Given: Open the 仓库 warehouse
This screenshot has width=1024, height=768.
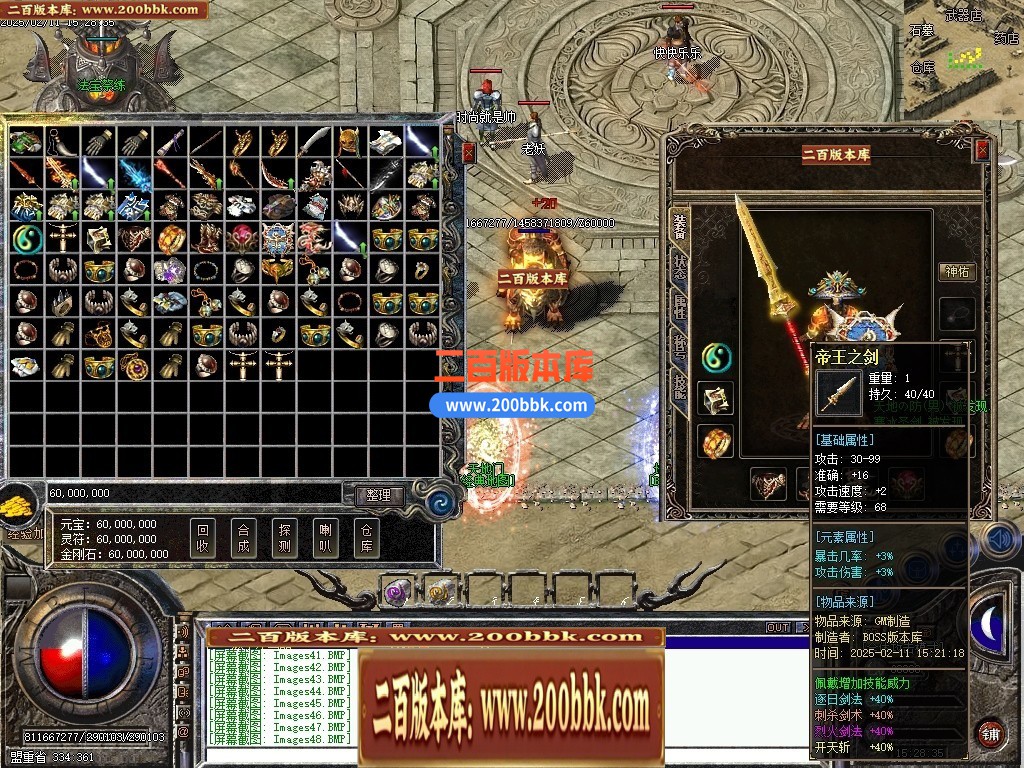Looking at the screenshot, I should point(366,539).
